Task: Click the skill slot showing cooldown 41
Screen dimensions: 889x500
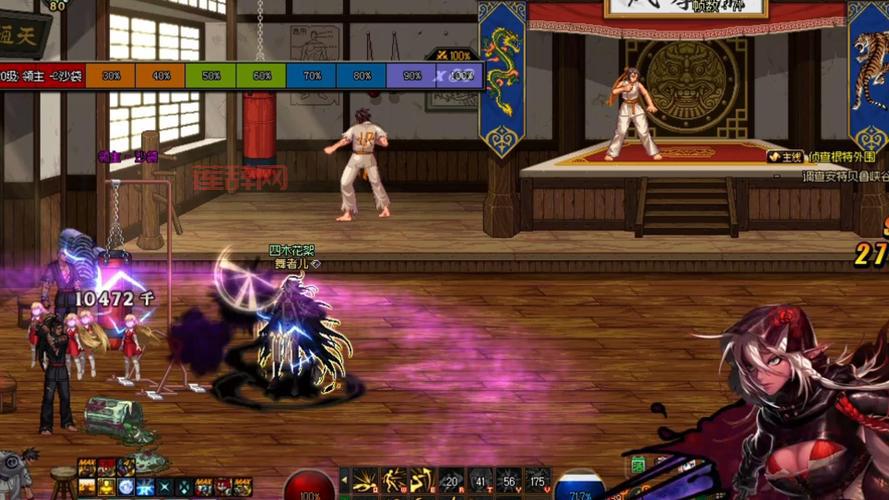Action: coord(480,481)
